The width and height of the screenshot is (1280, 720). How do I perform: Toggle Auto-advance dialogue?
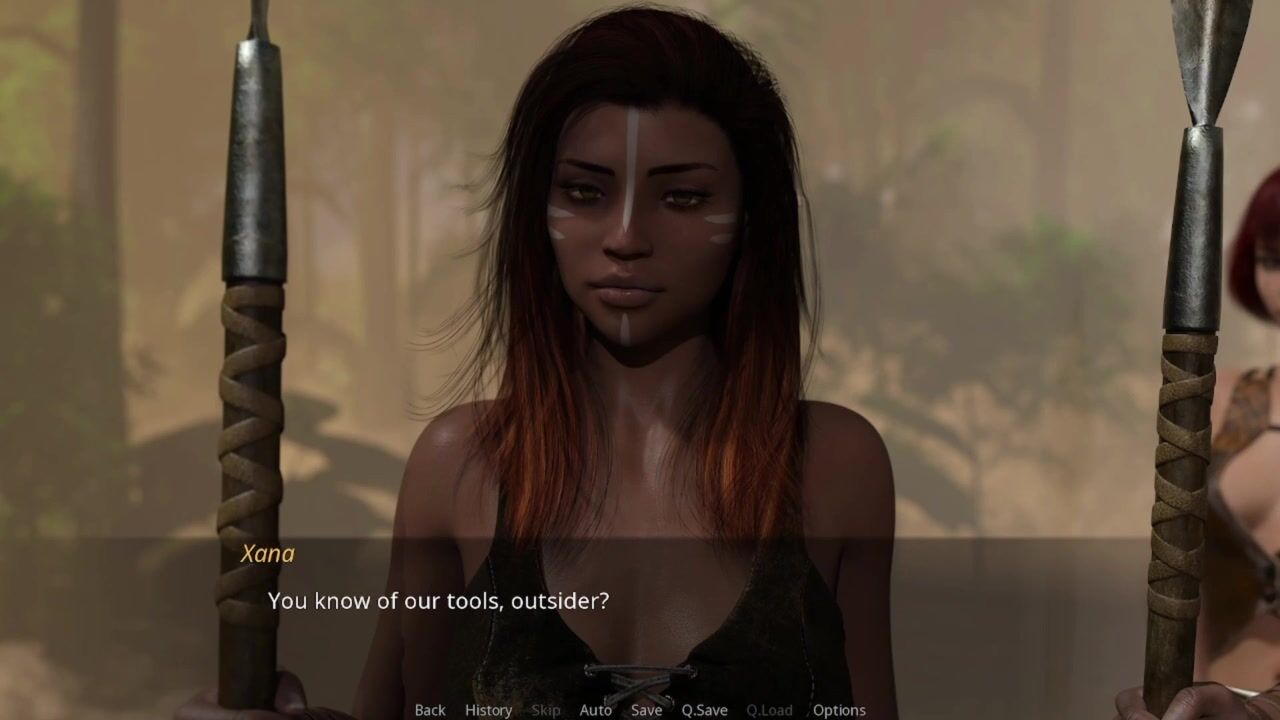tap(595, 710)
